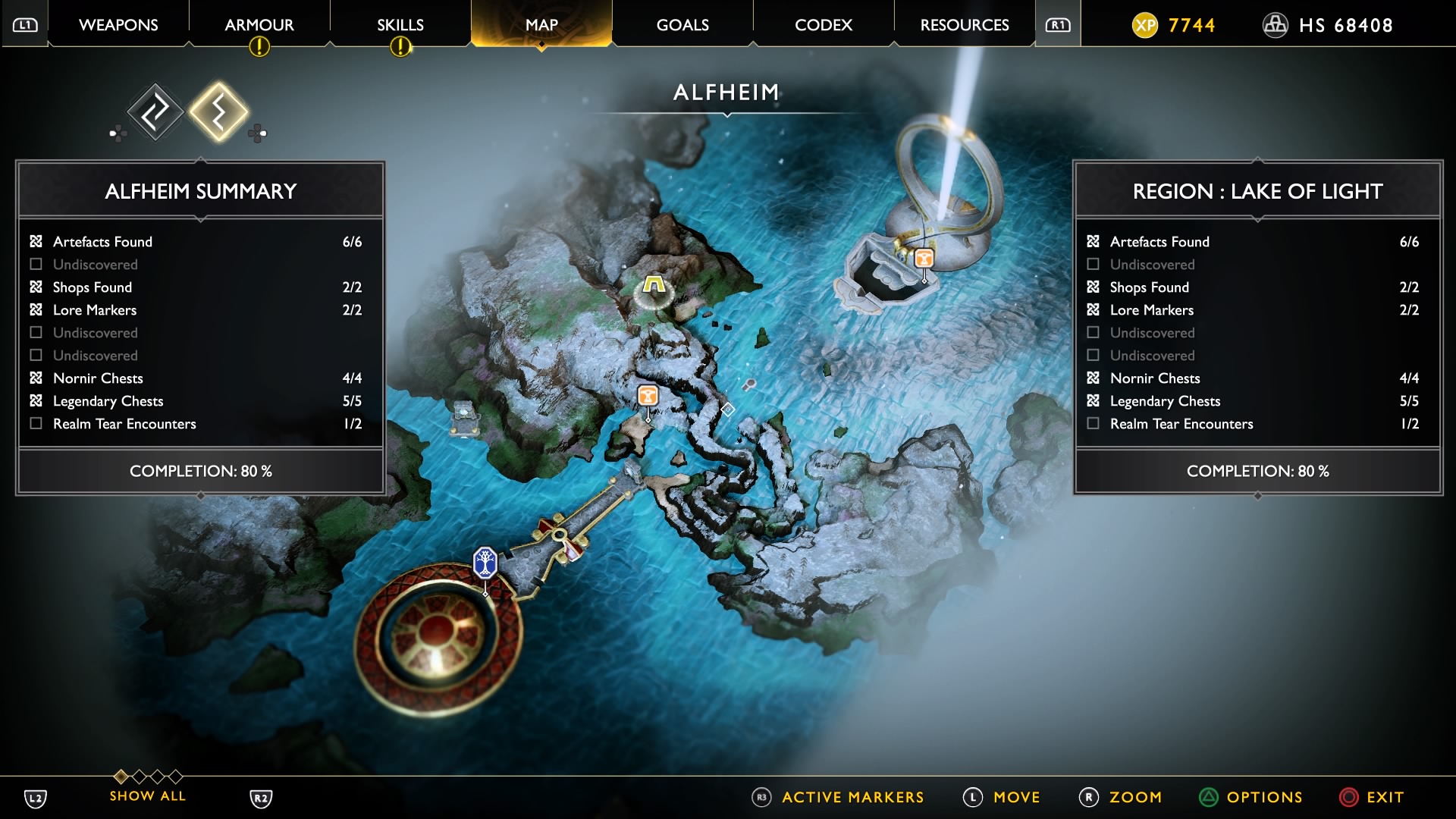1456x819 pixels.
Task: Choose Legendary Chests in the Alfheim Summary list
Action: pos(197,401)
